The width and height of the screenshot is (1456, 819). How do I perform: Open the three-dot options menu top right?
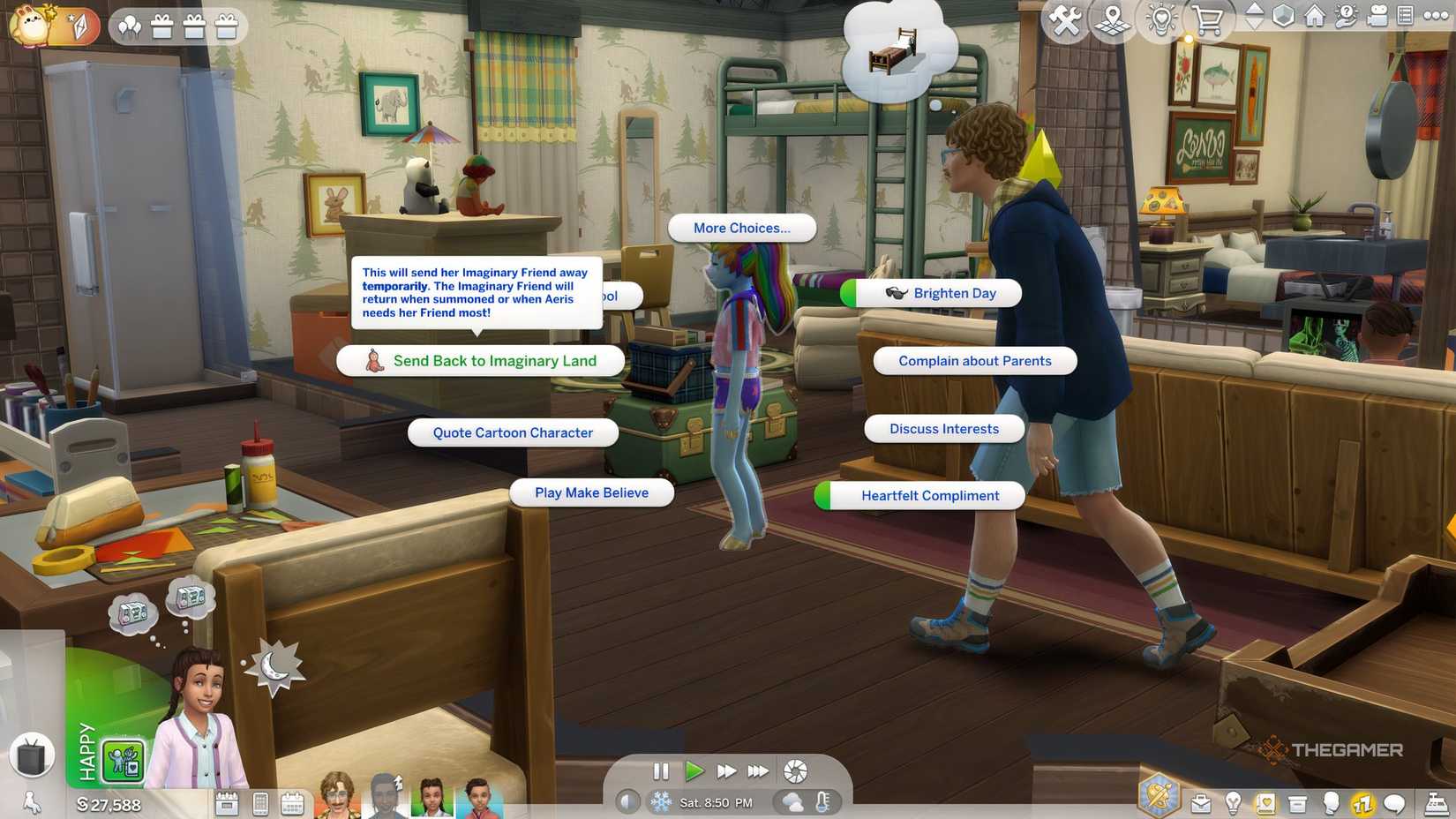click(1436, 15)
